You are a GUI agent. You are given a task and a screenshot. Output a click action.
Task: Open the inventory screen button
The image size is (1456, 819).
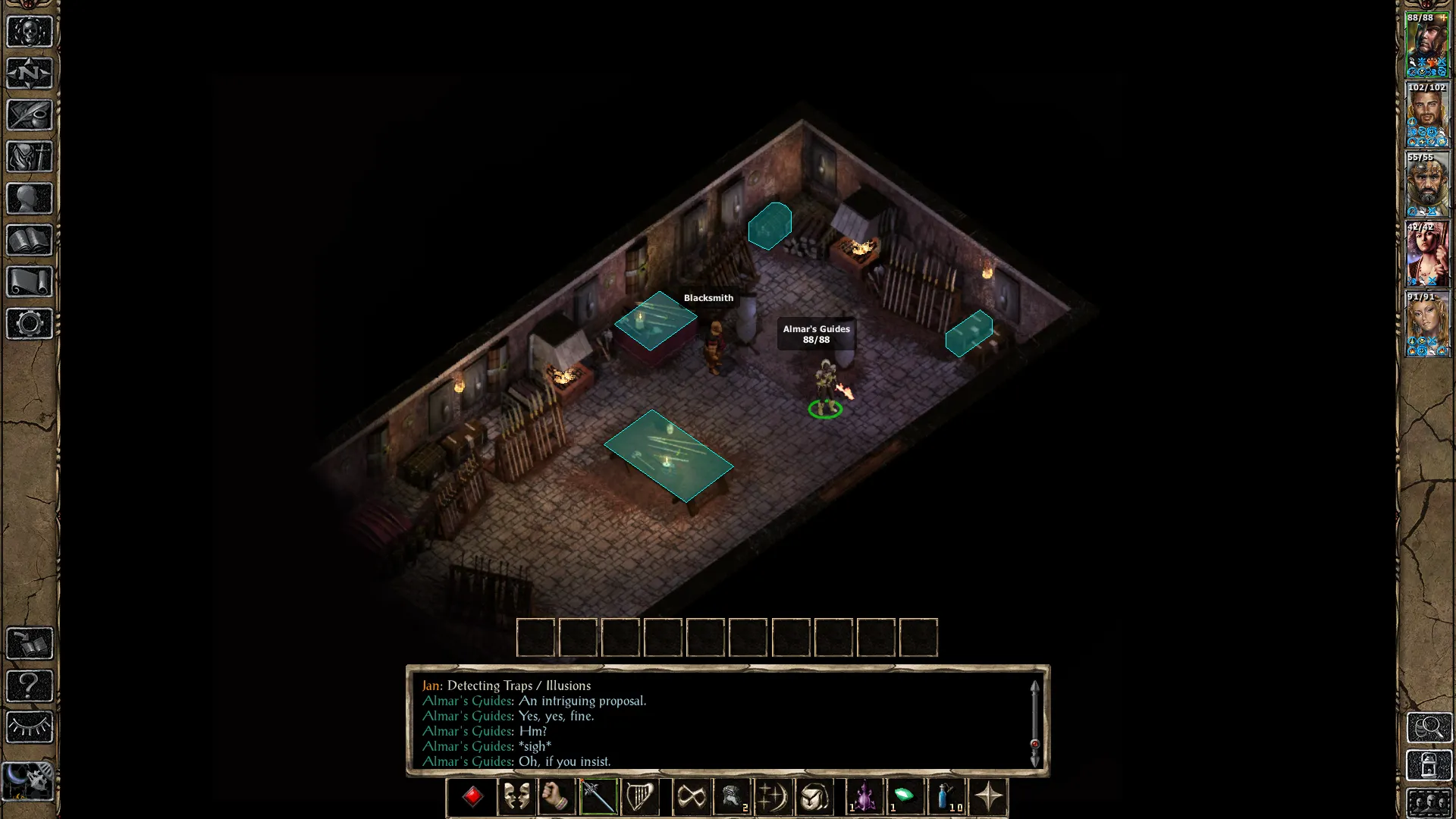point(30,157)
